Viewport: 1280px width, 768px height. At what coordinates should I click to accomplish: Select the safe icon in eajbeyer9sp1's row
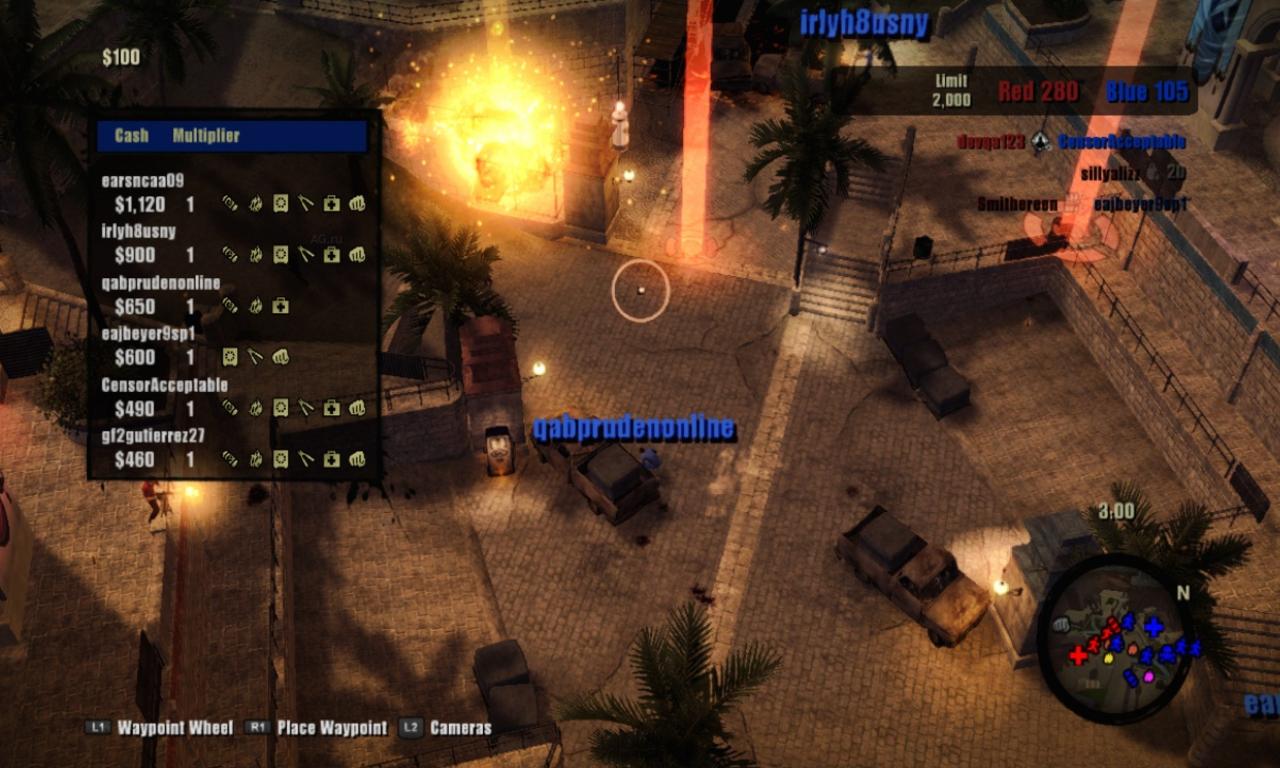[230, 356]
